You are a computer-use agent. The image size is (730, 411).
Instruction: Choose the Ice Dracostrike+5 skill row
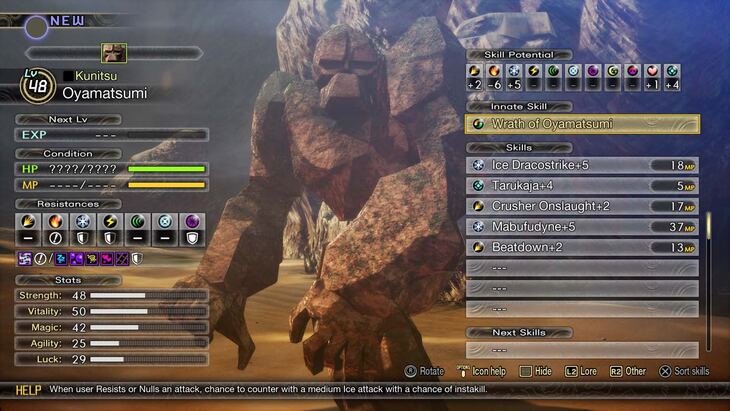click(x=582, y=165)
